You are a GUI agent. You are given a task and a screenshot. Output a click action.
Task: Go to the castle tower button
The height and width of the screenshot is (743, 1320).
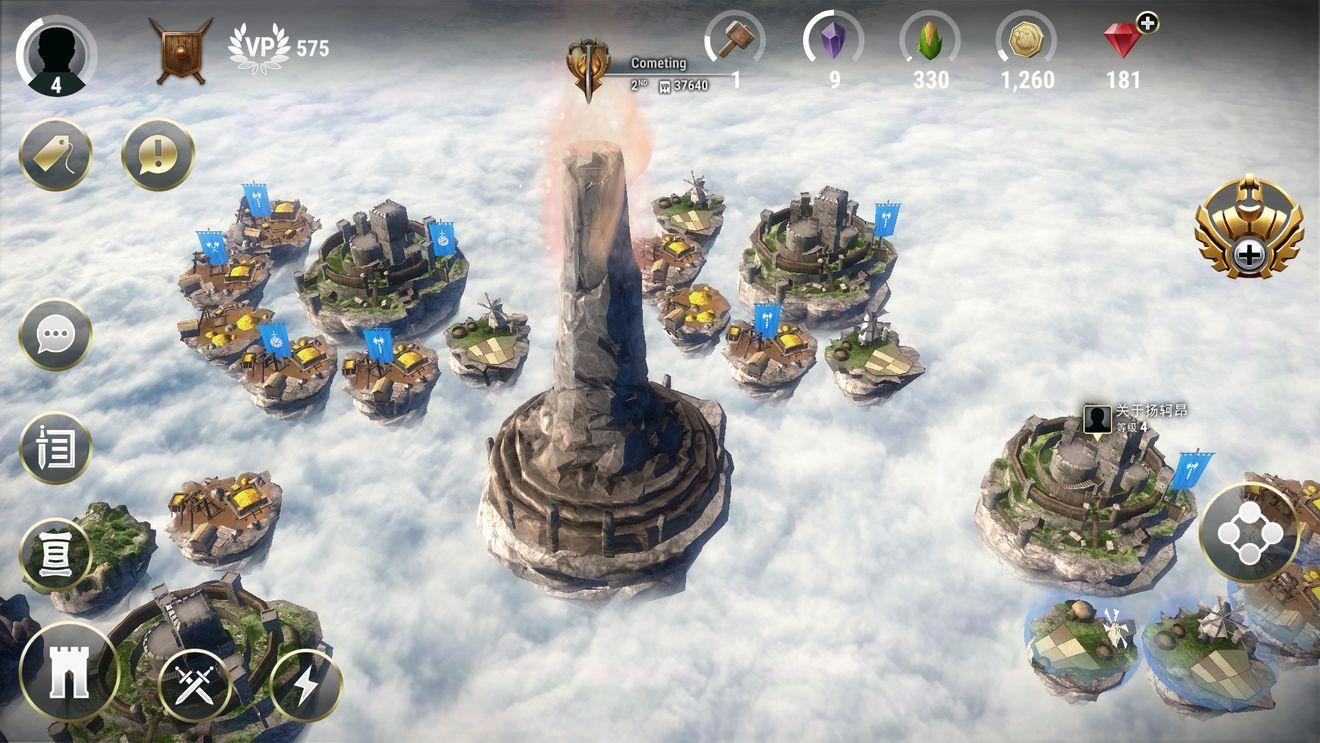[68, 670]
